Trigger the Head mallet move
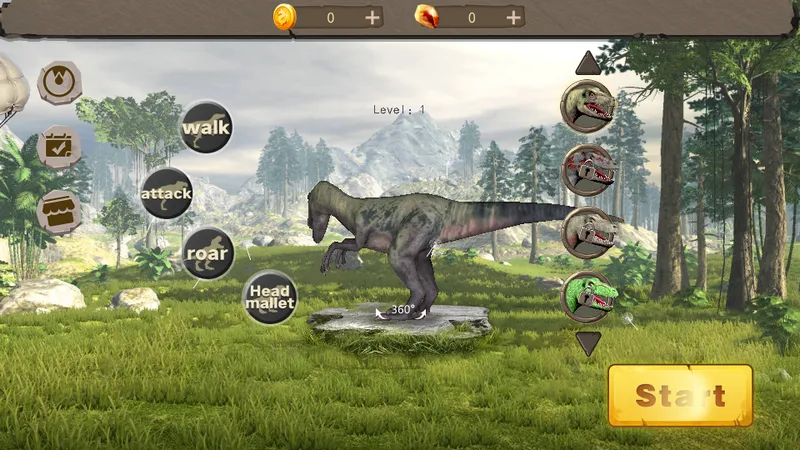The width and height of the screenshot is (800, 450). coord(269,297)
